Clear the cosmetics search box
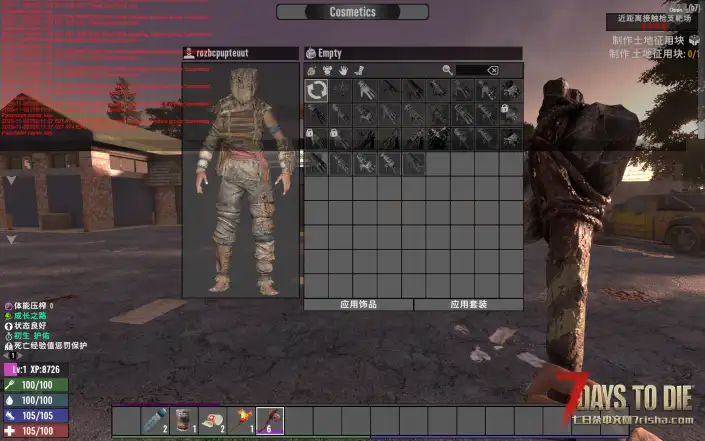 492,71
